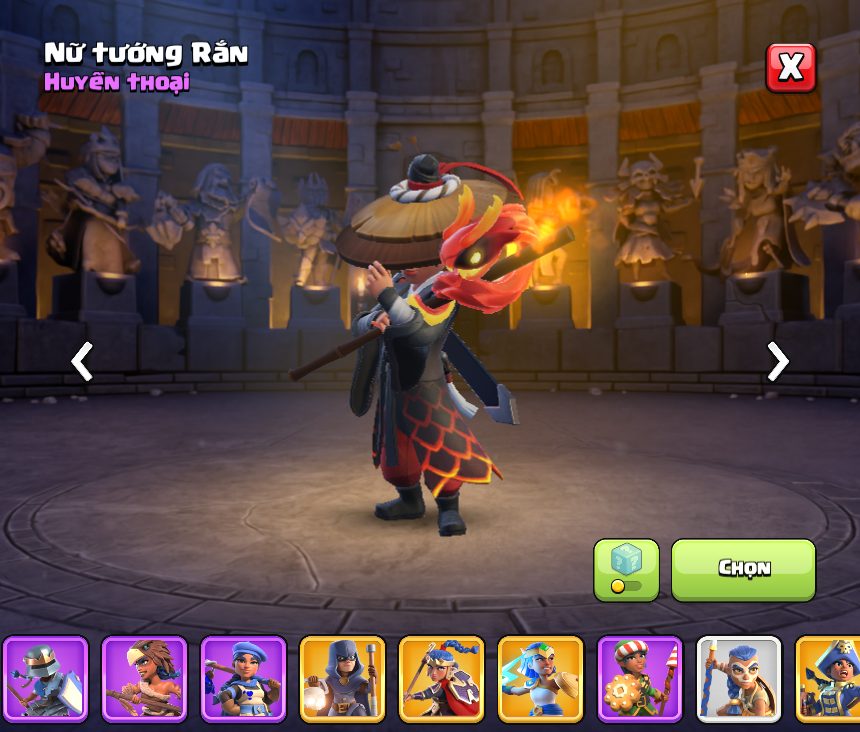Choose the eagle headdress skin thumbnail
Screen dimensions: 860x732
coord(144,679)
